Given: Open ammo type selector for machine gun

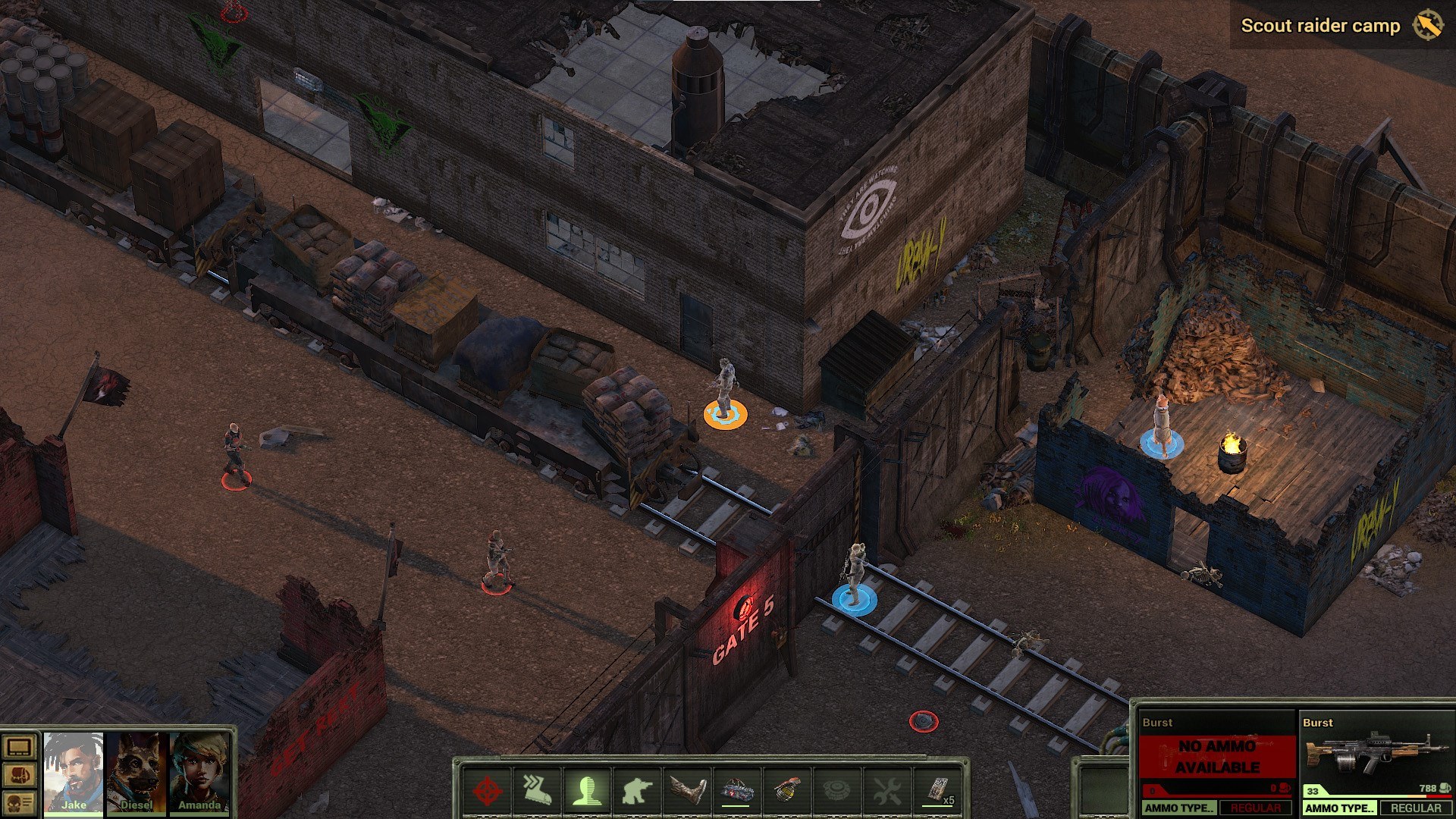Looking at the screenshot, I should 1339,808.
